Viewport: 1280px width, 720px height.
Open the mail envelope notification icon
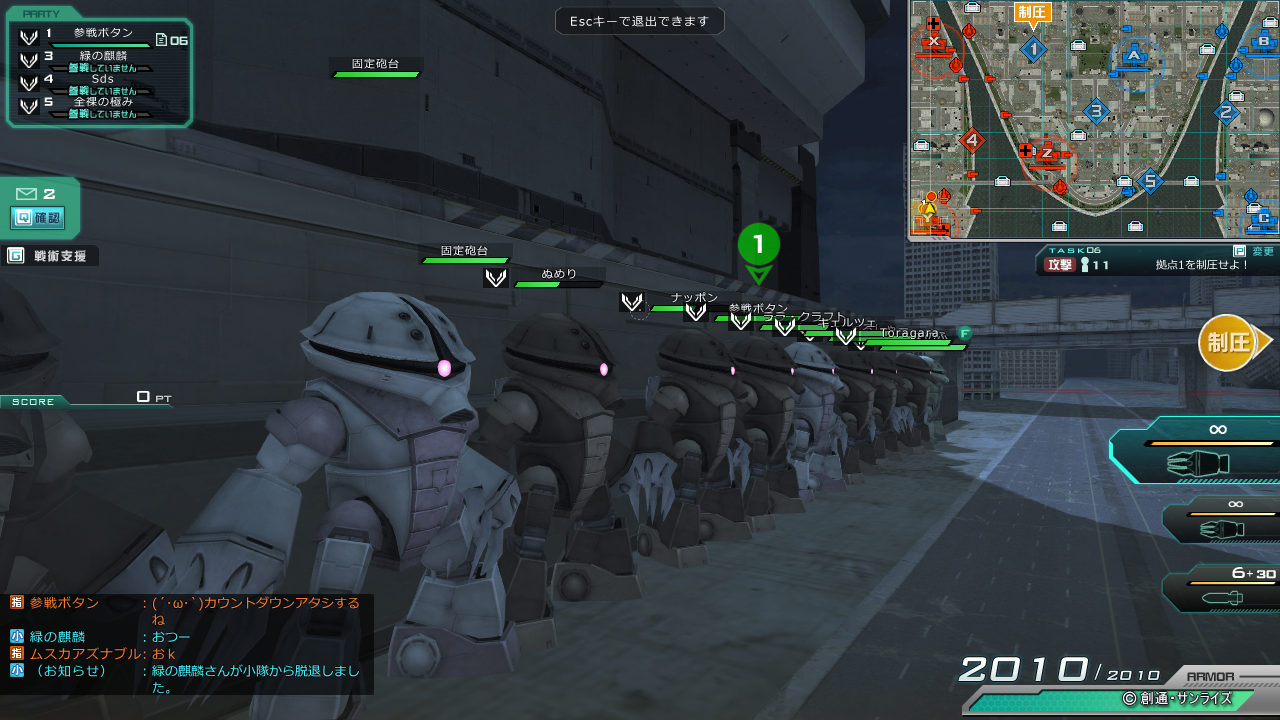click(x=26, y=194)
